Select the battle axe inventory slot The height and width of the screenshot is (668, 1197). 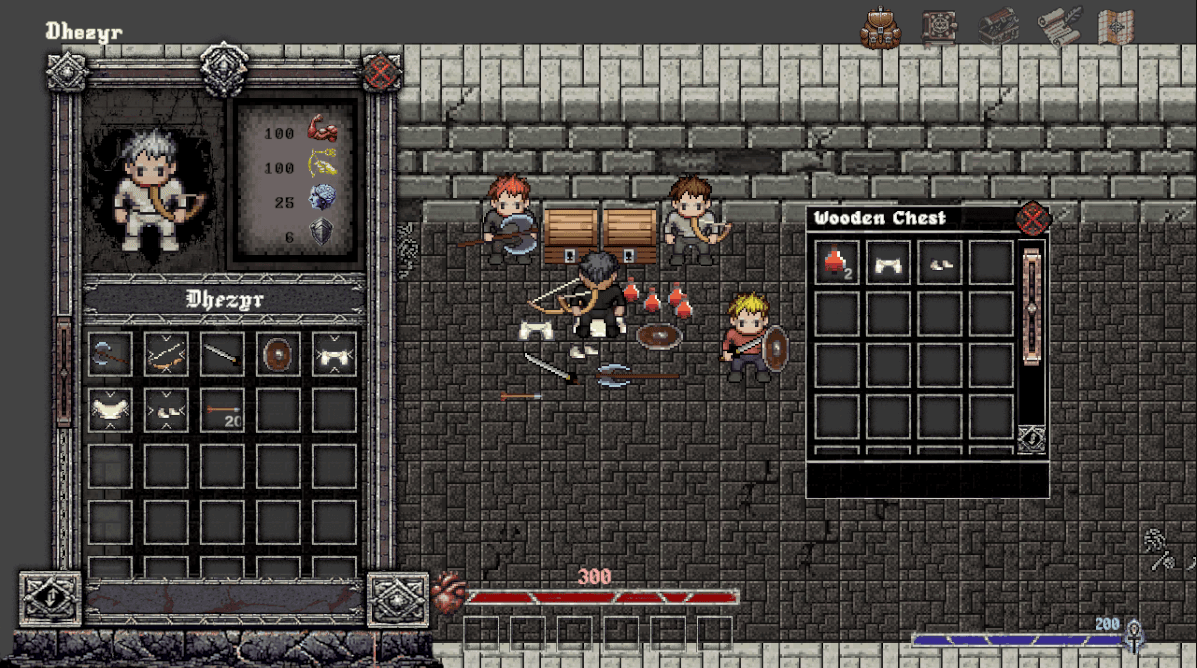(x=110, y=354)
